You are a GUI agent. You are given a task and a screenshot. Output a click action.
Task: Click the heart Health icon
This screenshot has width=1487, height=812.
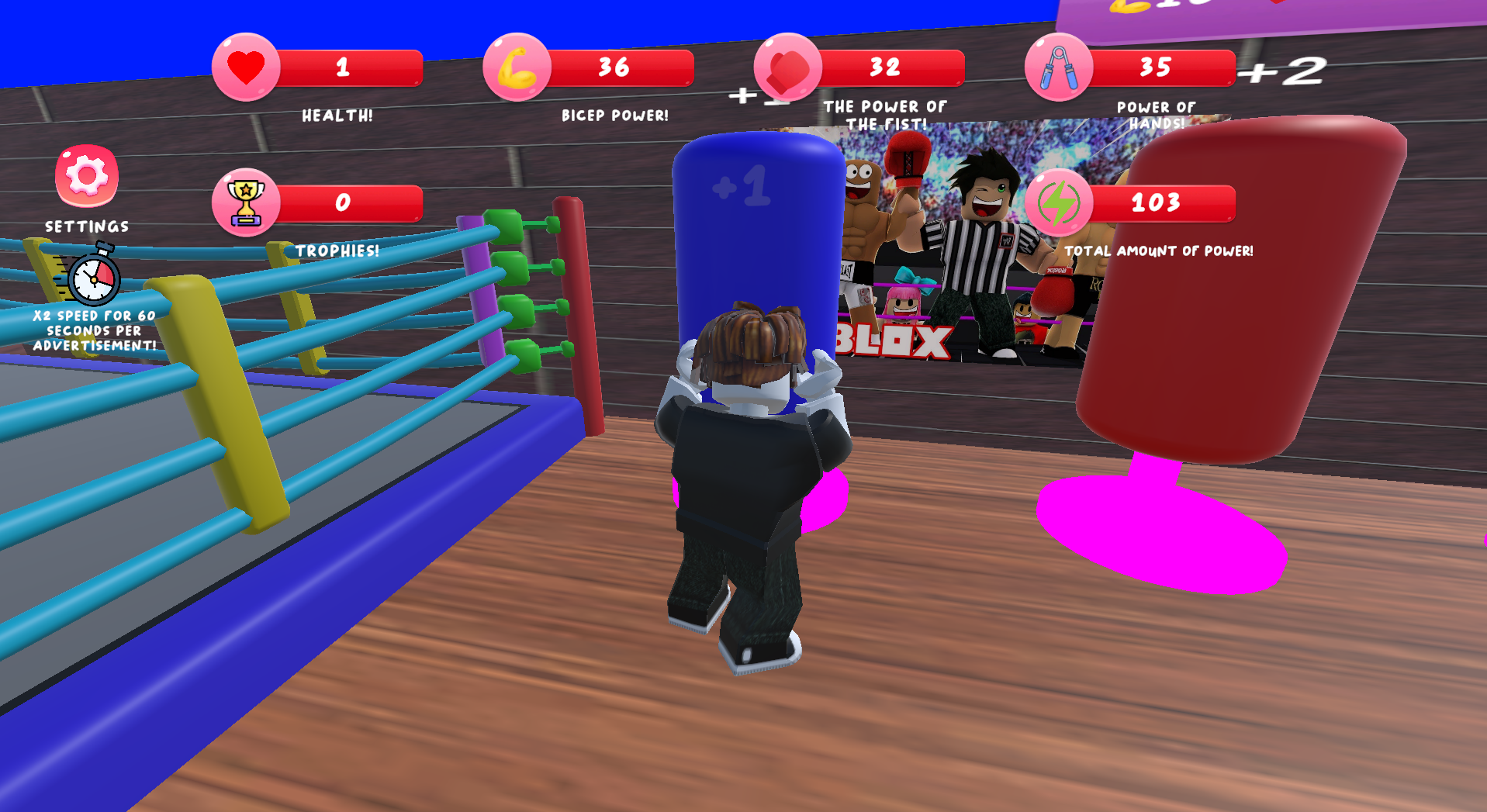245,67
